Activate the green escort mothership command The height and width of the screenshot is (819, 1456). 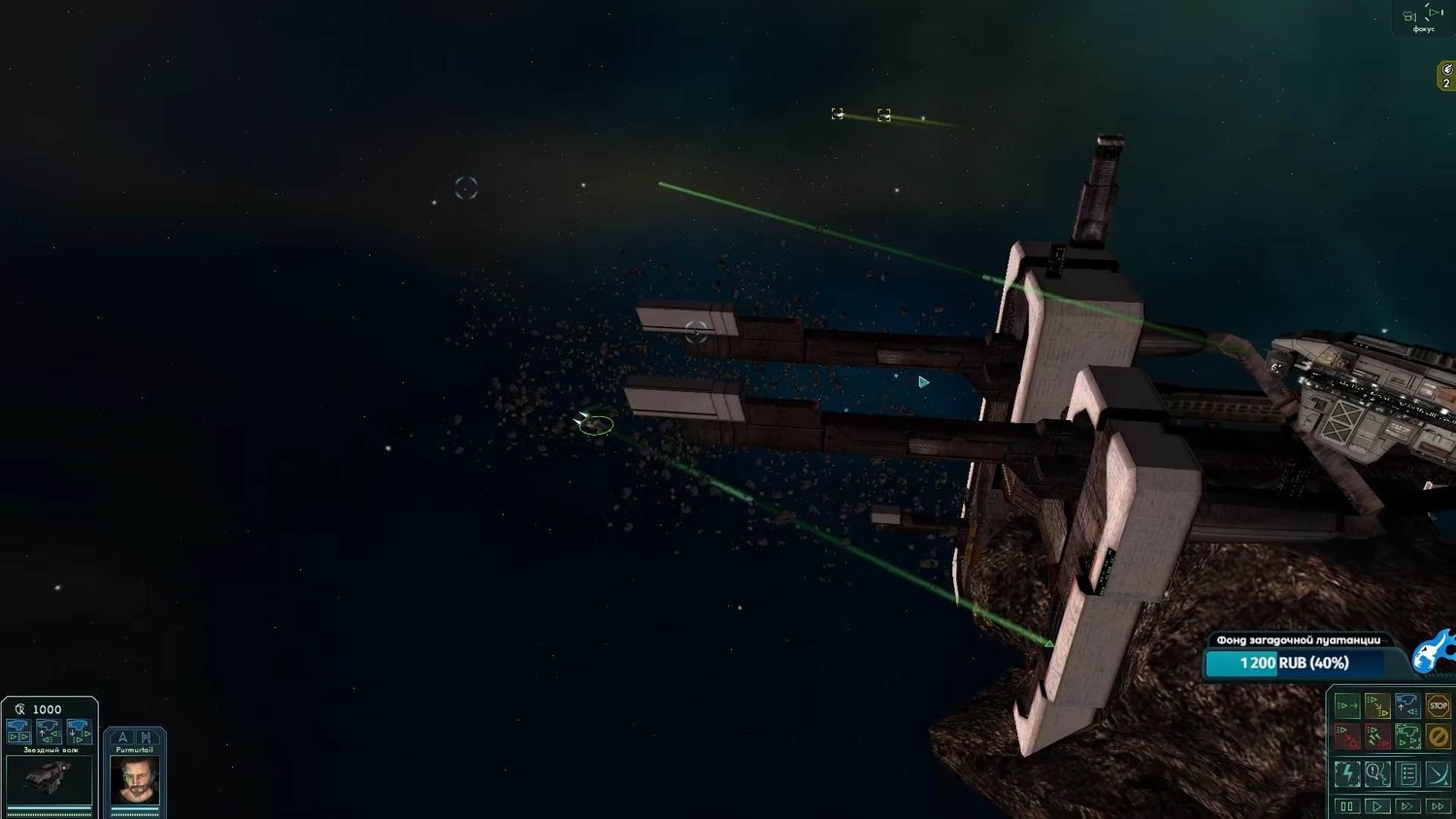1407,737
